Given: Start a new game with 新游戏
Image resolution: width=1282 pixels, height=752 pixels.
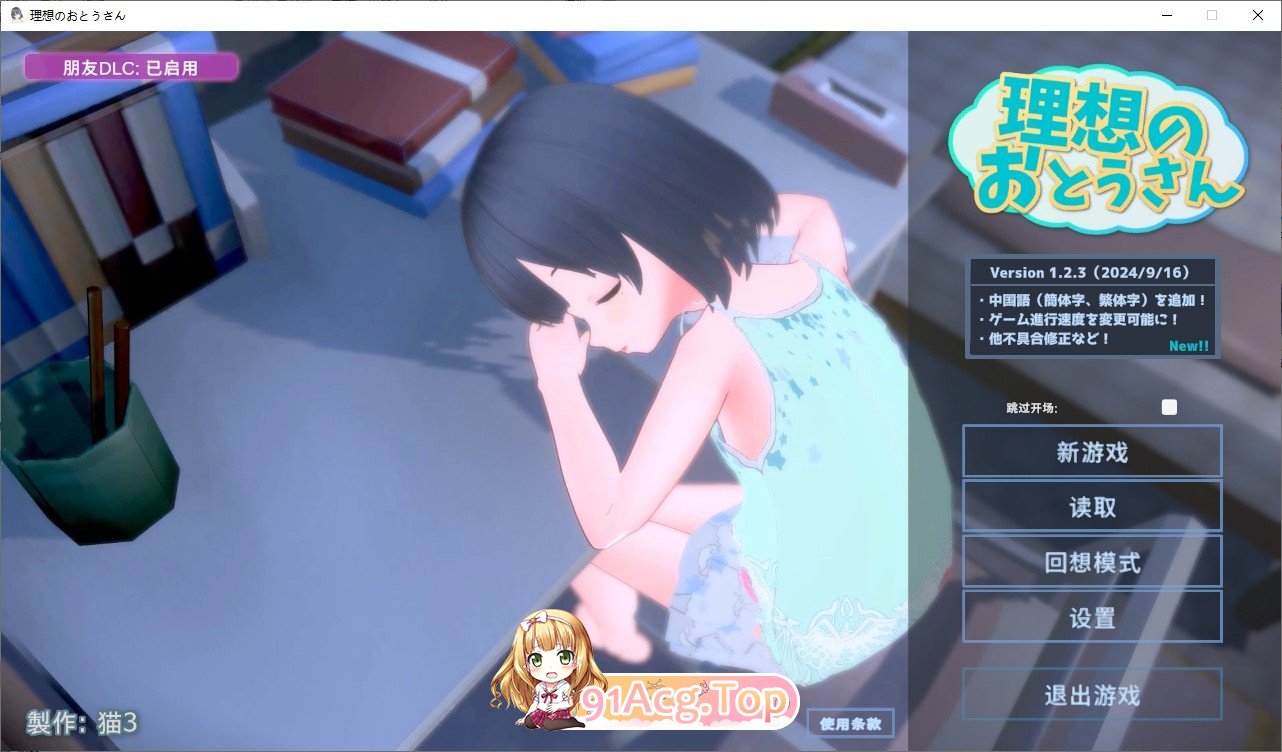Looking at the screenshot, I should point(1092,451).
